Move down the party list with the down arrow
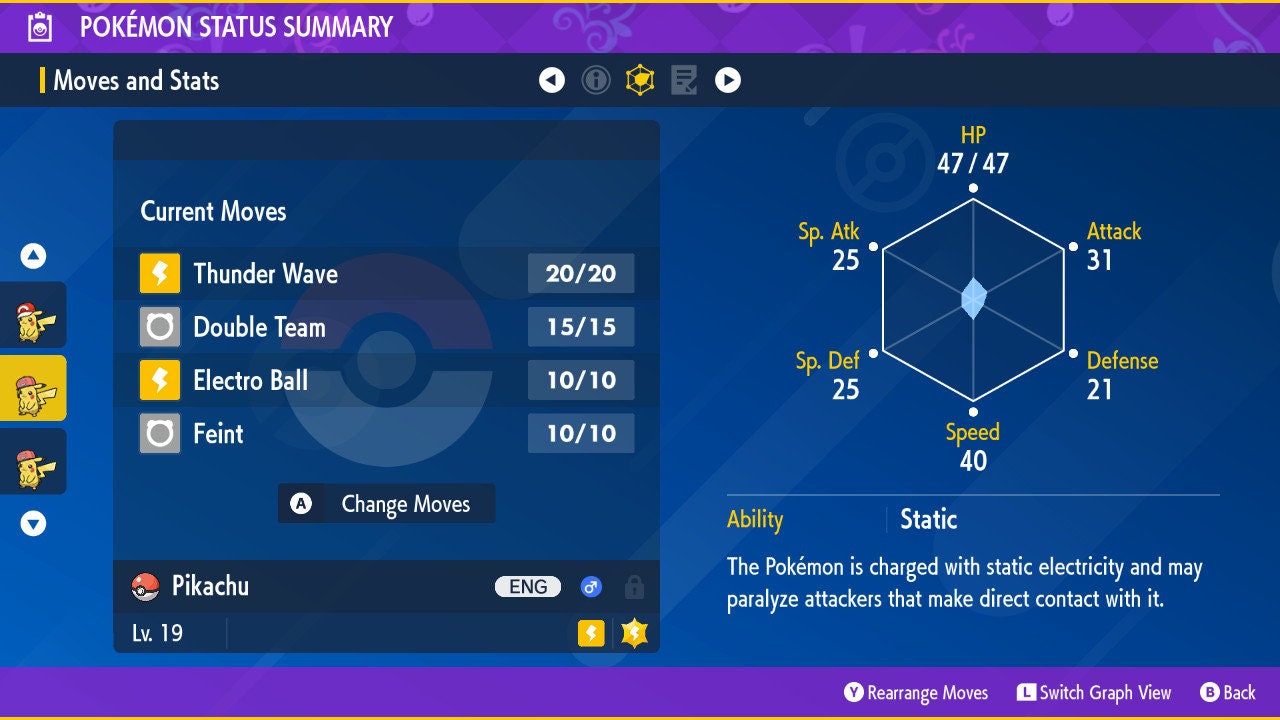 point(33,523)
